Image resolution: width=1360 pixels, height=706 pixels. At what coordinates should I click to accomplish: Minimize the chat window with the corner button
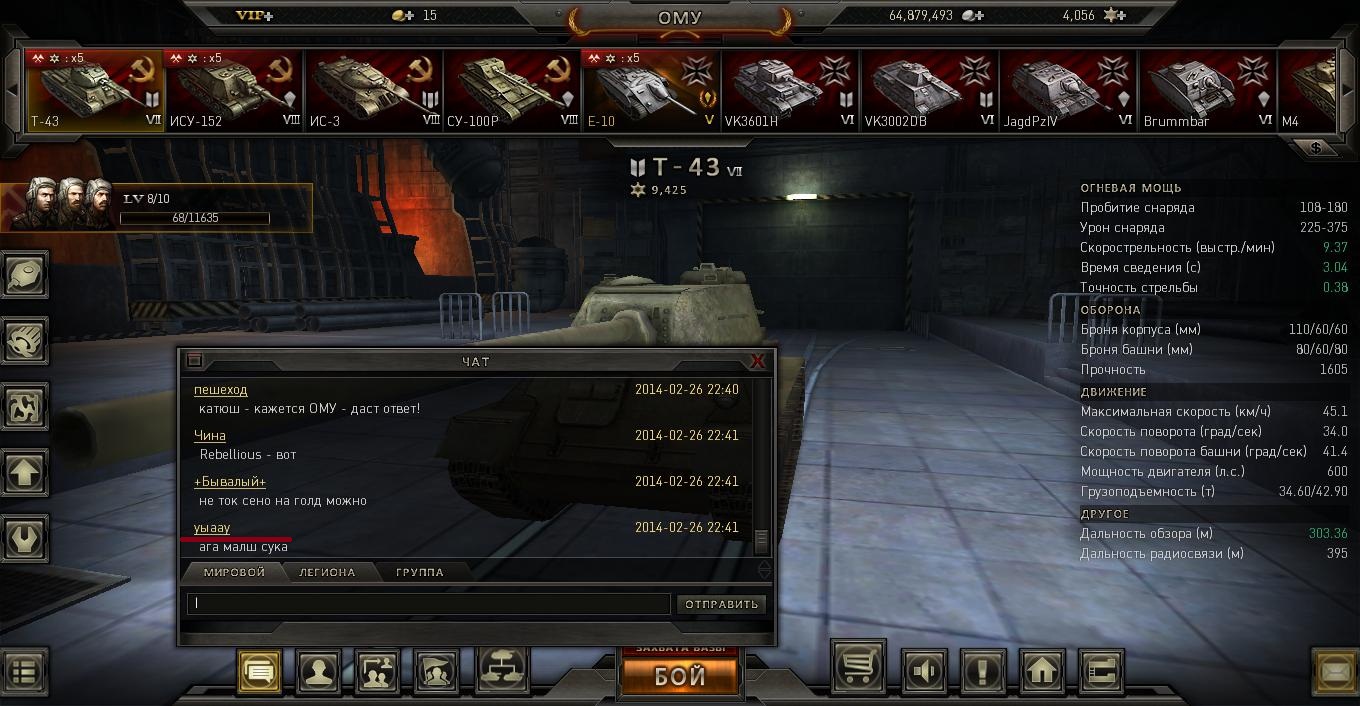coord(195,361)
